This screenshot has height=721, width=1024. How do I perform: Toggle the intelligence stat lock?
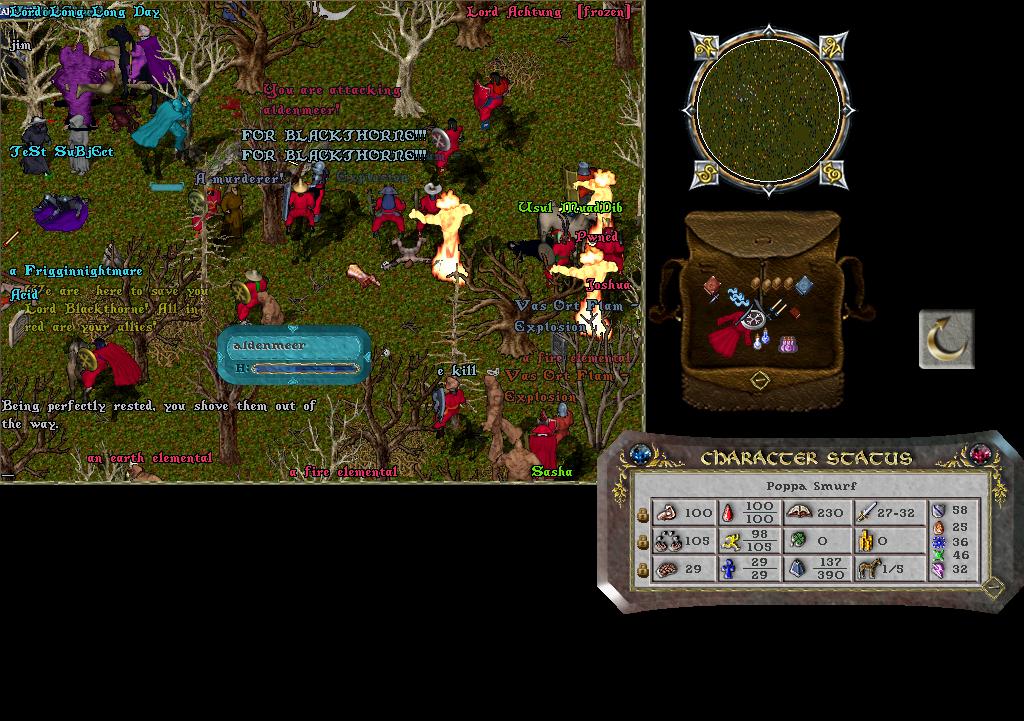[643, 570]
